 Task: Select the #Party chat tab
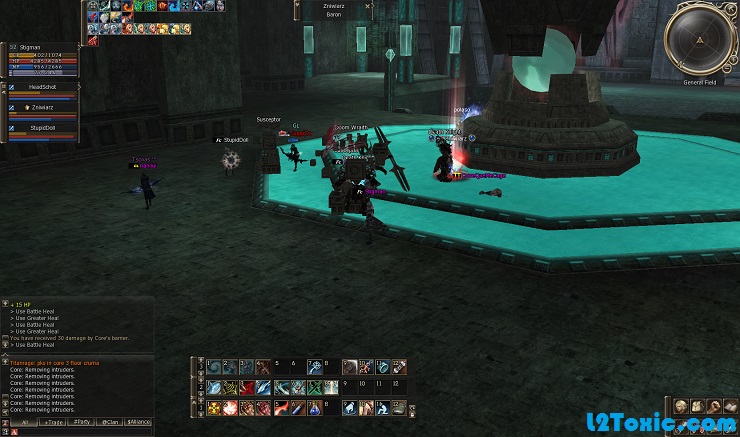click(x=81, y=423)
